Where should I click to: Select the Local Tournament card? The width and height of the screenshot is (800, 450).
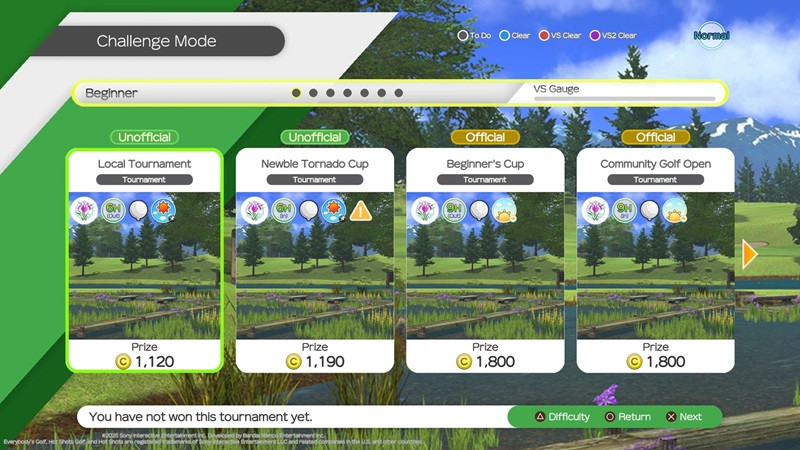(144, 260)
